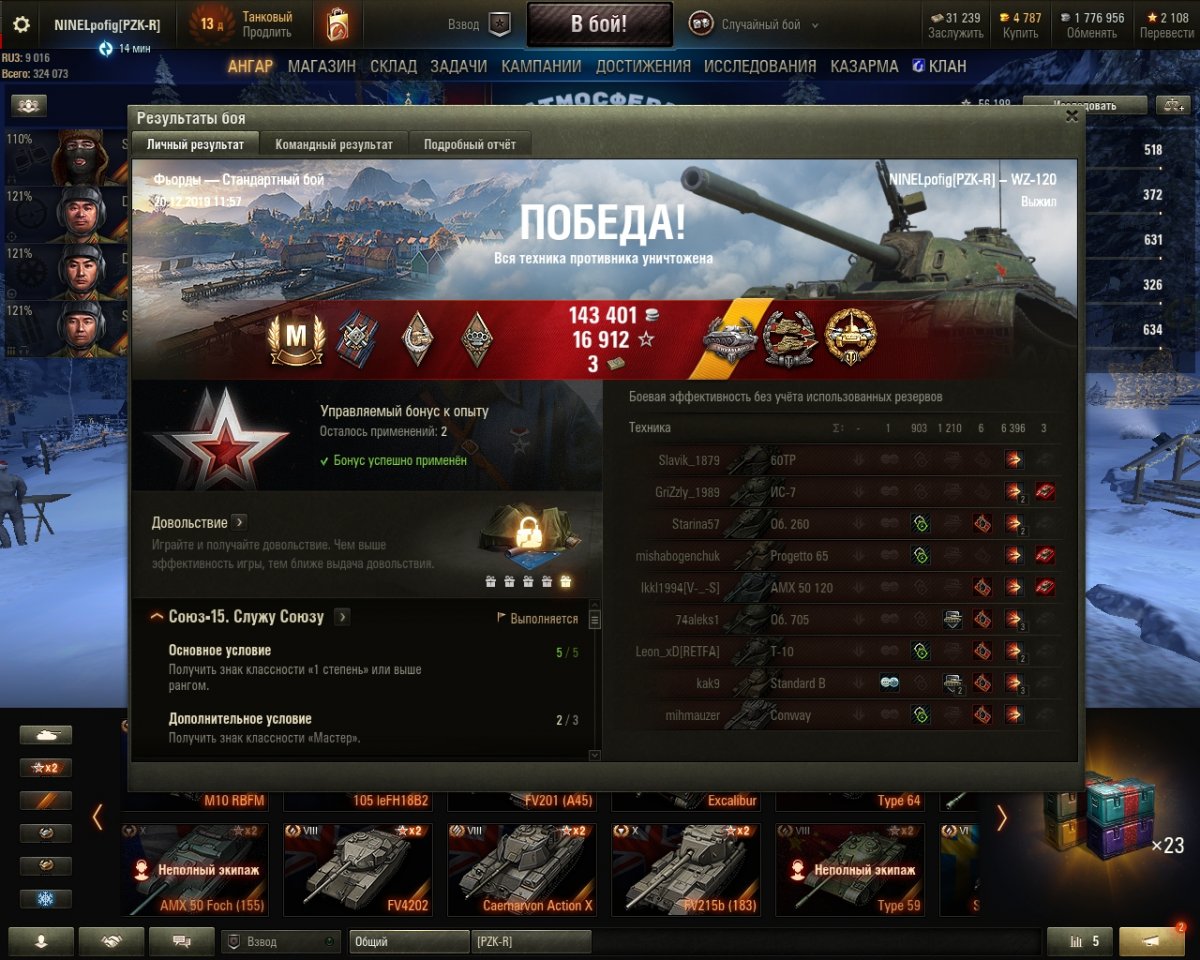This screenshot has height=960, width=1200.
Task: Choose the Caernarvon Action X tank
Action: tap(522, 868)
